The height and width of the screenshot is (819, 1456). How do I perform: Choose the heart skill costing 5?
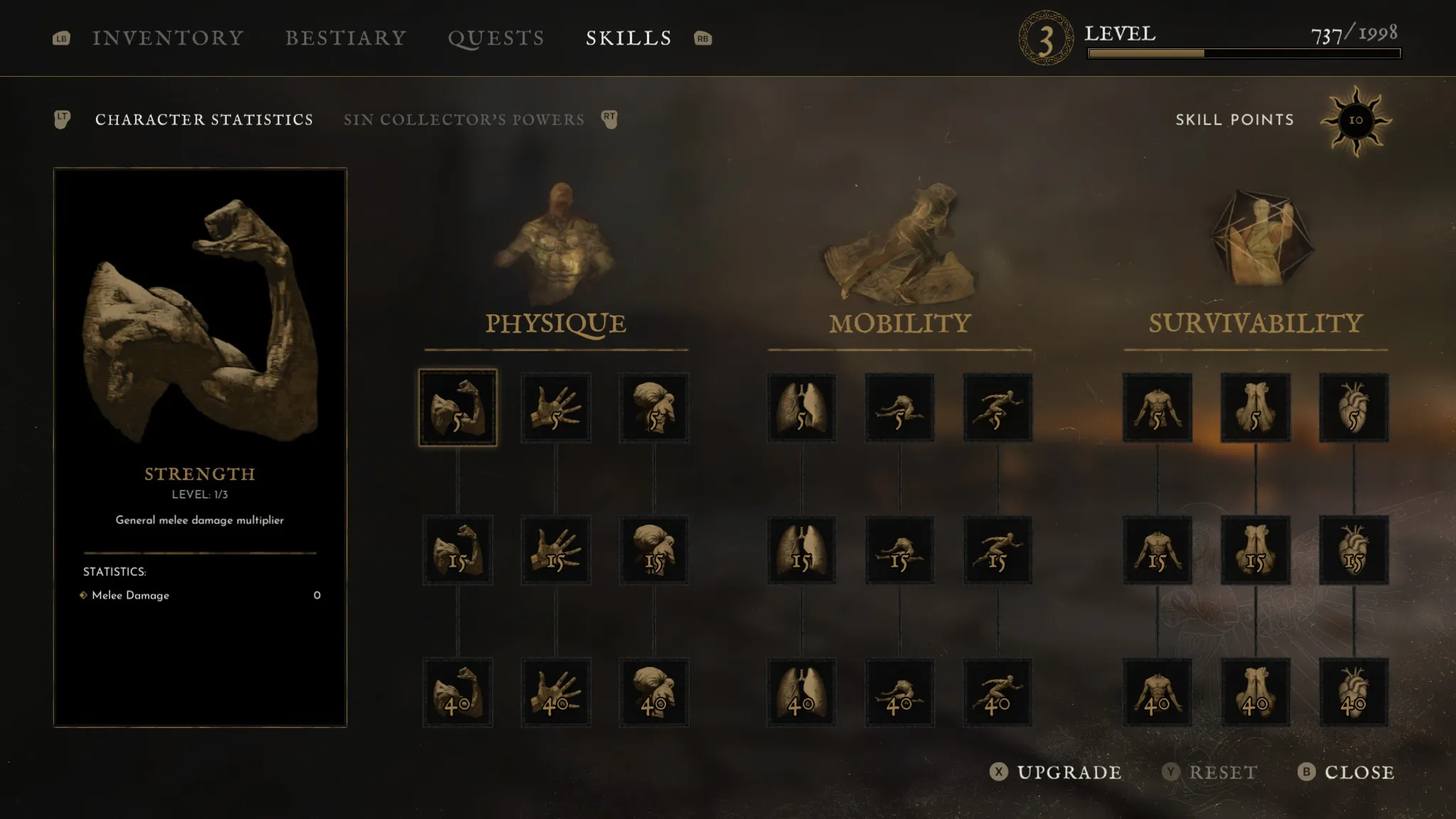[1354, 408]
